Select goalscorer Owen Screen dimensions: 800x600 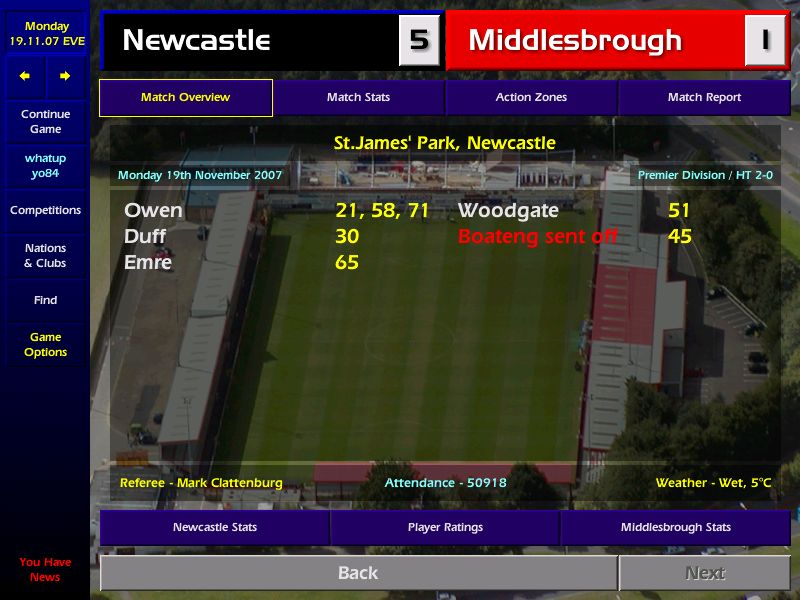153,211
